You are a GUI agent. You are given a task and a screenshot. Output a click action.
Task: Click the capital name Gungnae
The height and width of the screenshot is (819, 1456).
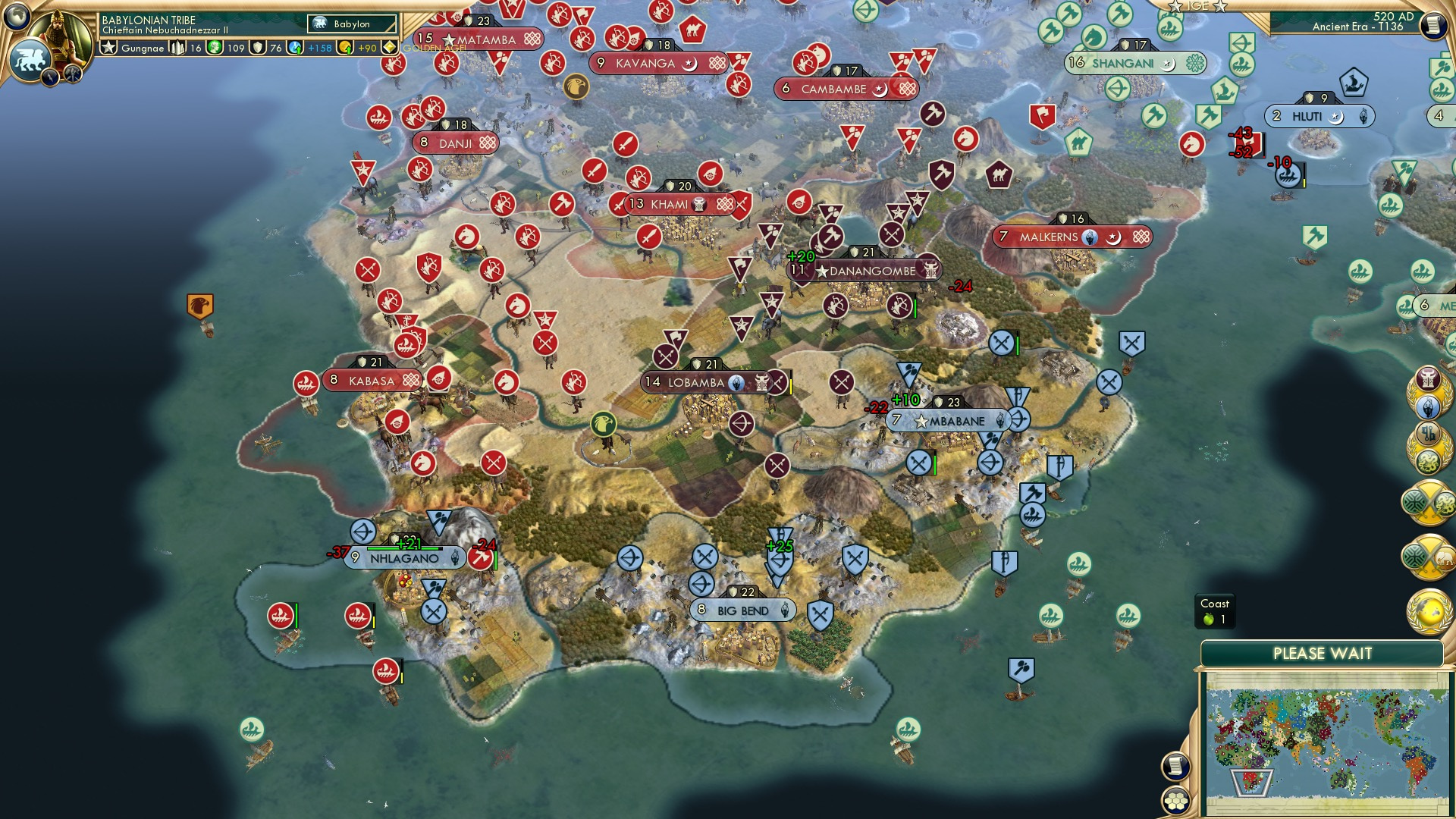coord(144,49)
